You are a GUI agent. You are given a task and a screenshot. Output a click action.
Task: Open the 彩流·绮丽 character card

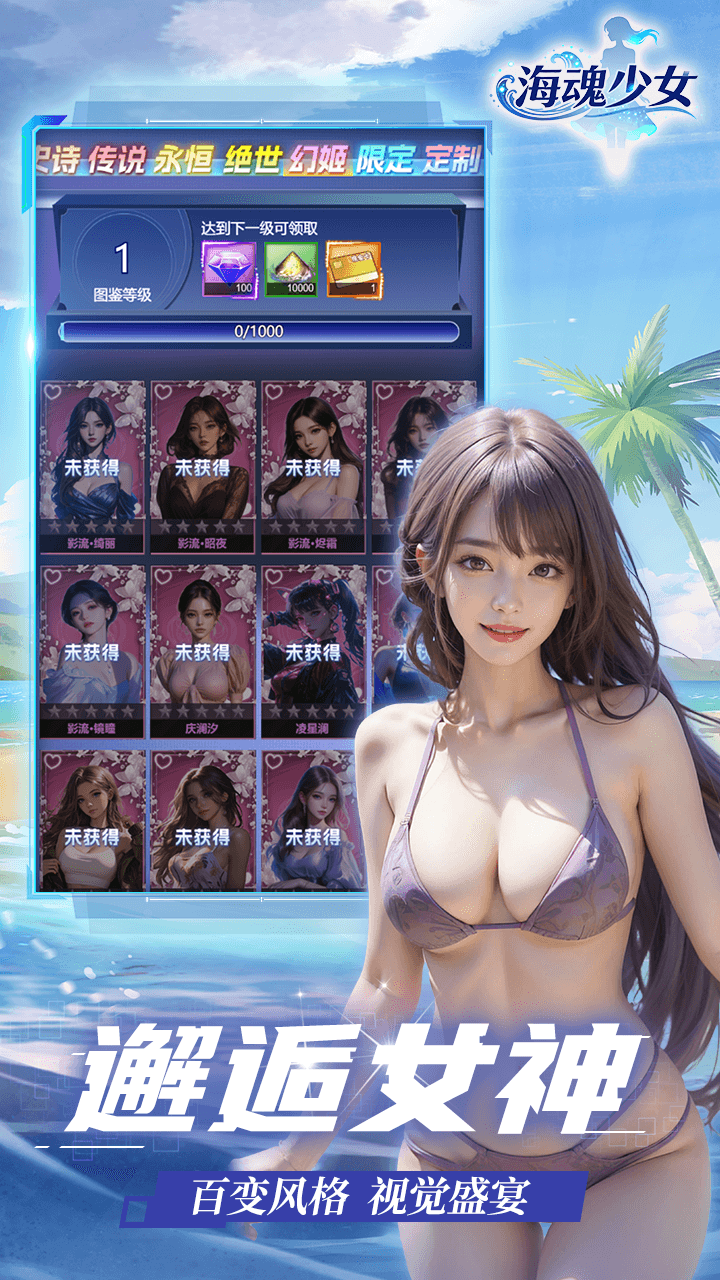tap(92, 466)
